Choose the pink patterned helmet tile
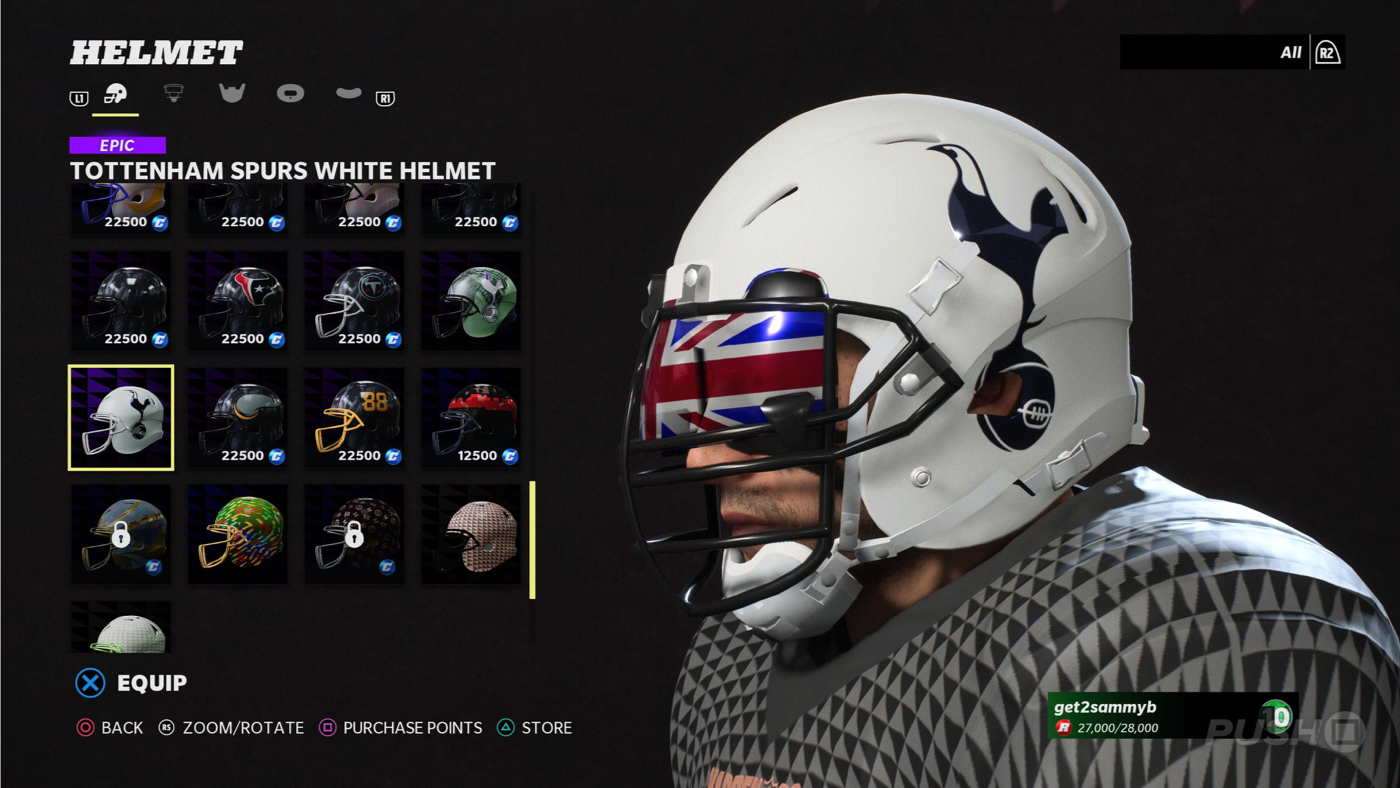1400x788 pixels. point(471,534)
